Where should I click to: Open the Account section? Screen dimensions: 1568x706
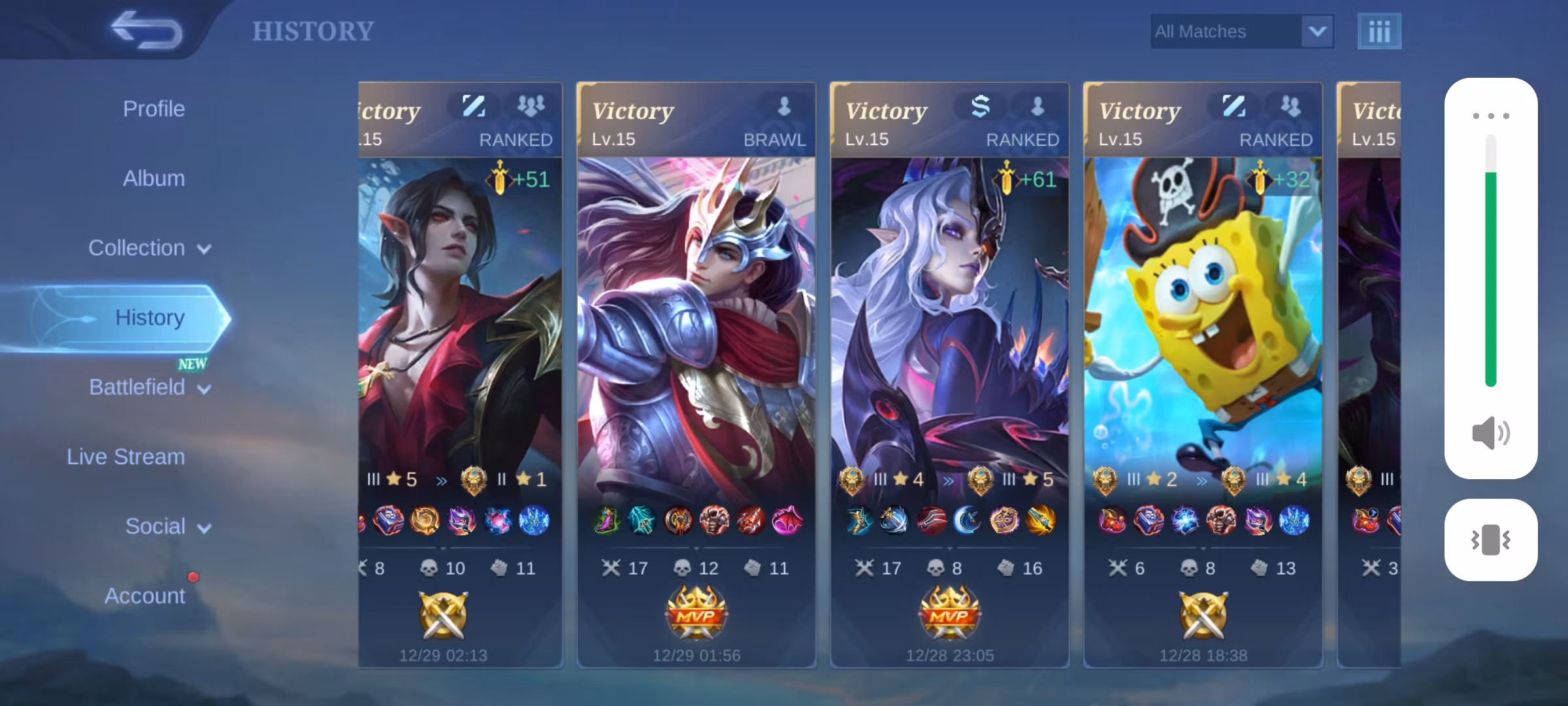(144, 596)
